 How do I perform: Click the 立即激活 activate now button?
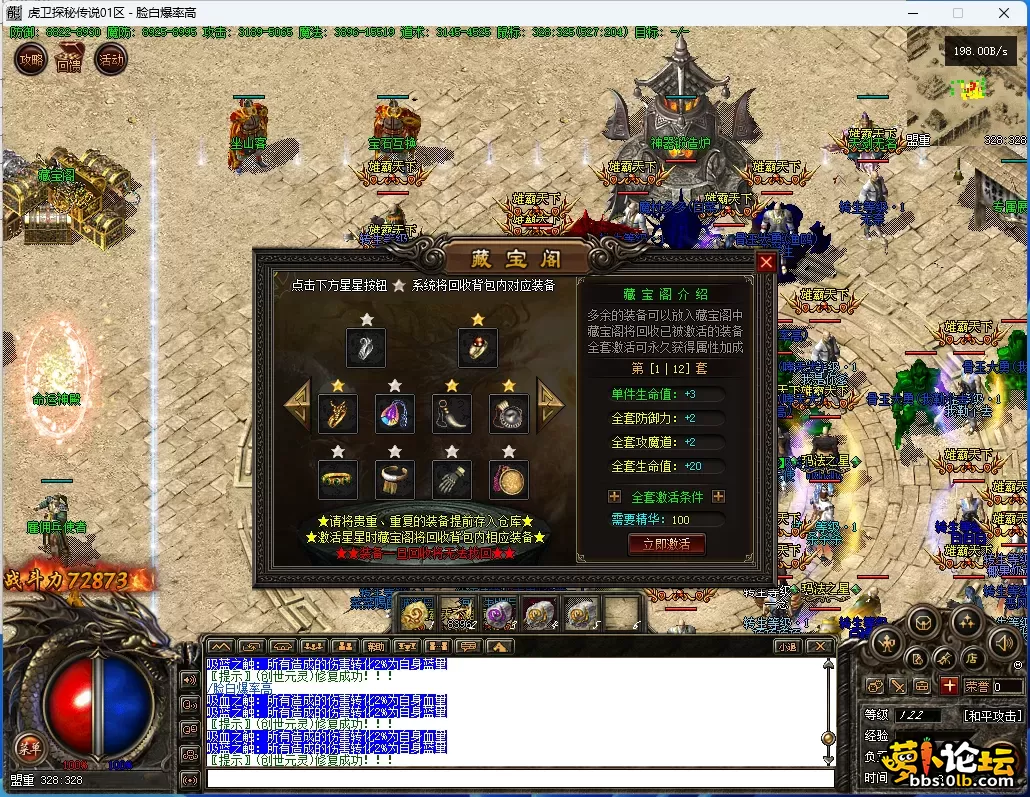click(666, 544)
